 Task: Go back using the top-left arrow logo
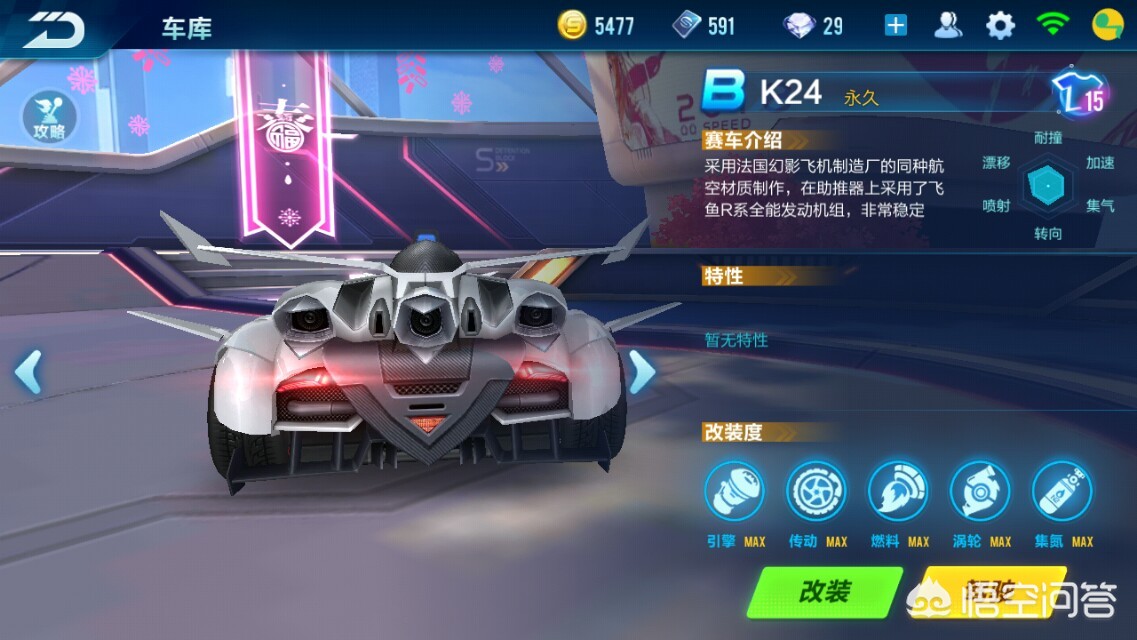pyautogui.click(x=53, y=27)
